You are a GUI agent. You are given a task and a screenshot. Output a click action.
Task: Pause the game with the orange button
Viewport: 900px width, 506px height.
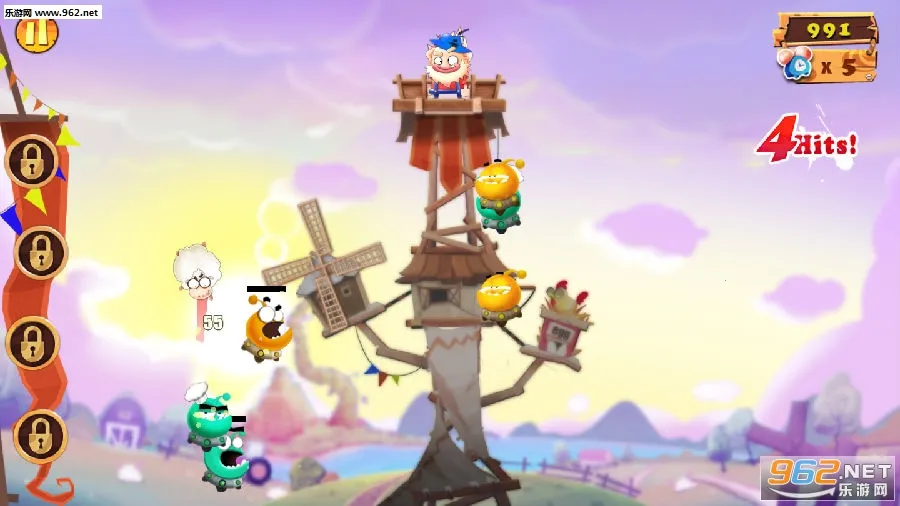(x=37, y=32)
